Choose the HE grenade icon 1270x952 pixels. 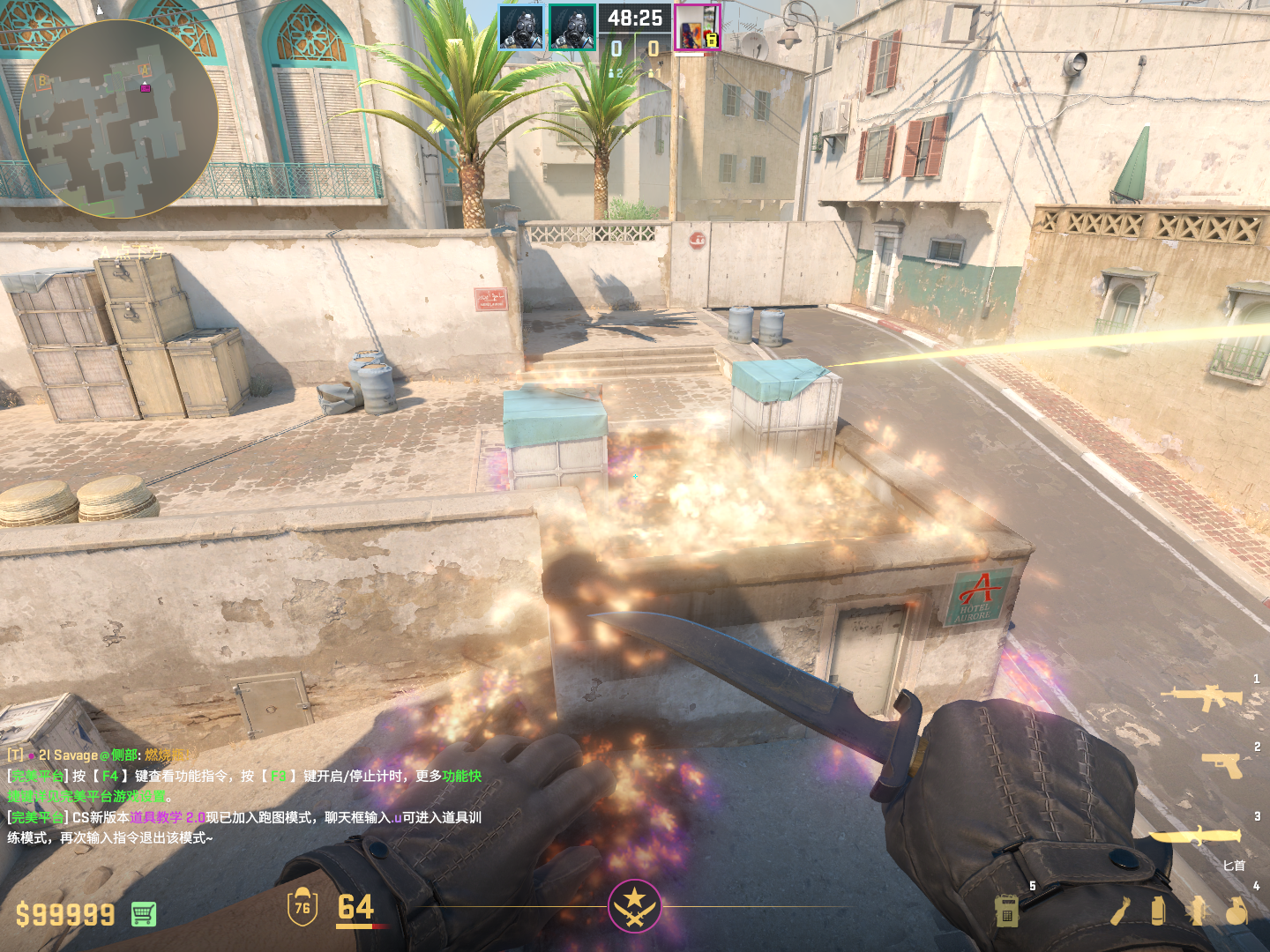[x=1236, y=911]
